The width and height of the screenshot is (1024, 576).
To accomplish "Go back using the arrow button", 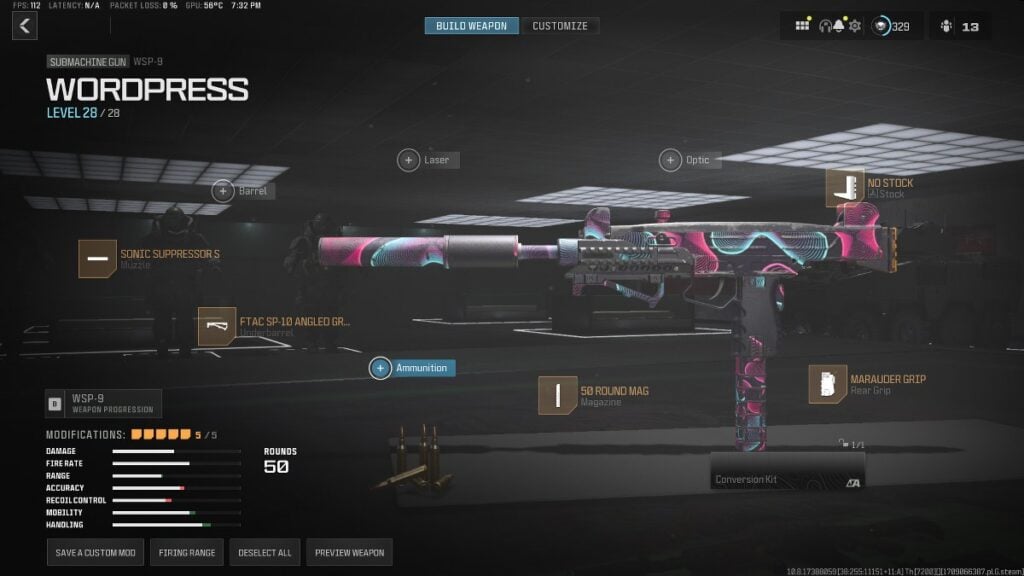I will [25, 26].
